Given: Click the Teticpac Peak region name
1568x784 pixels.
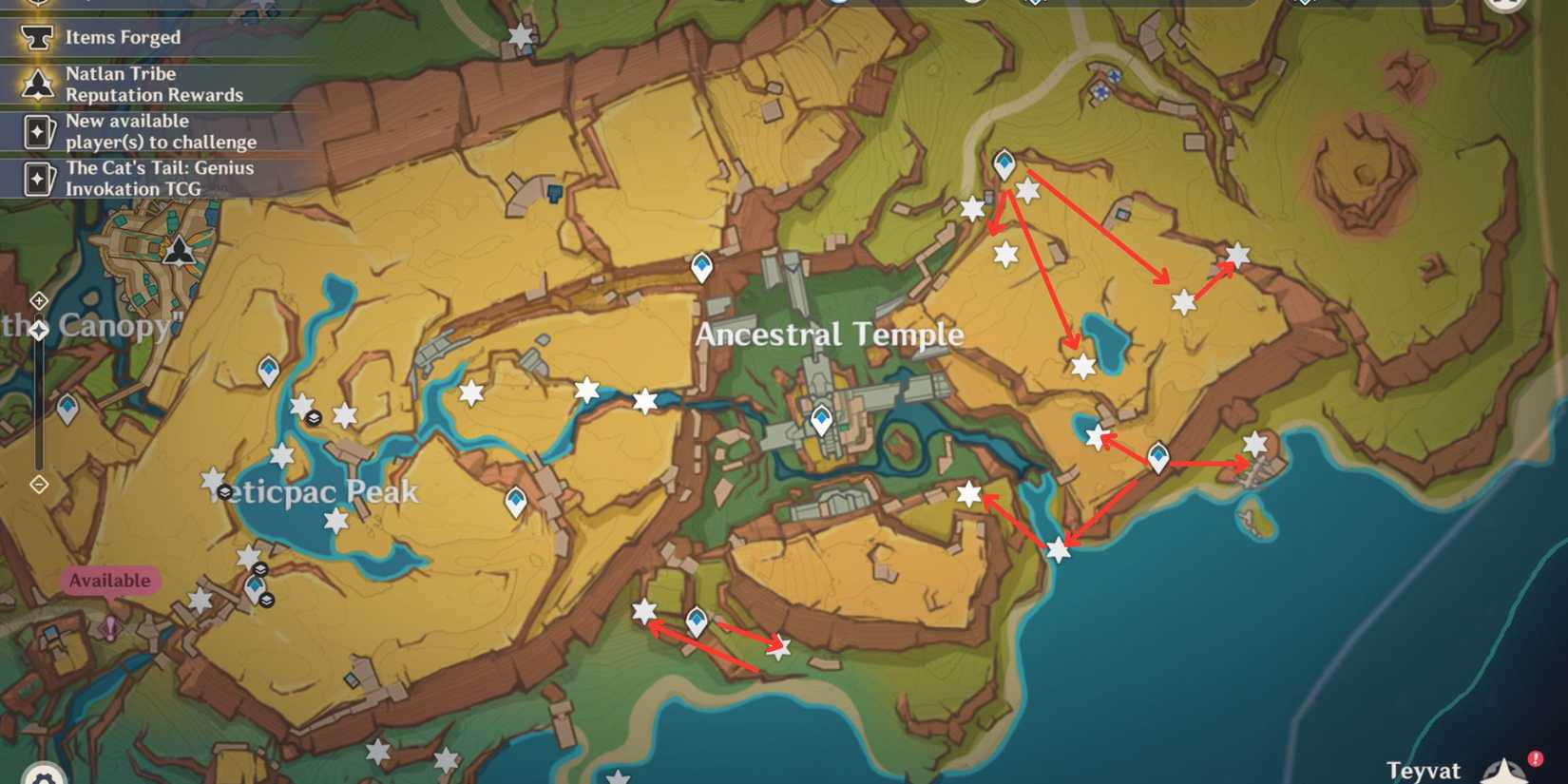Looking at the screenshot, I should tap(314, 492).
